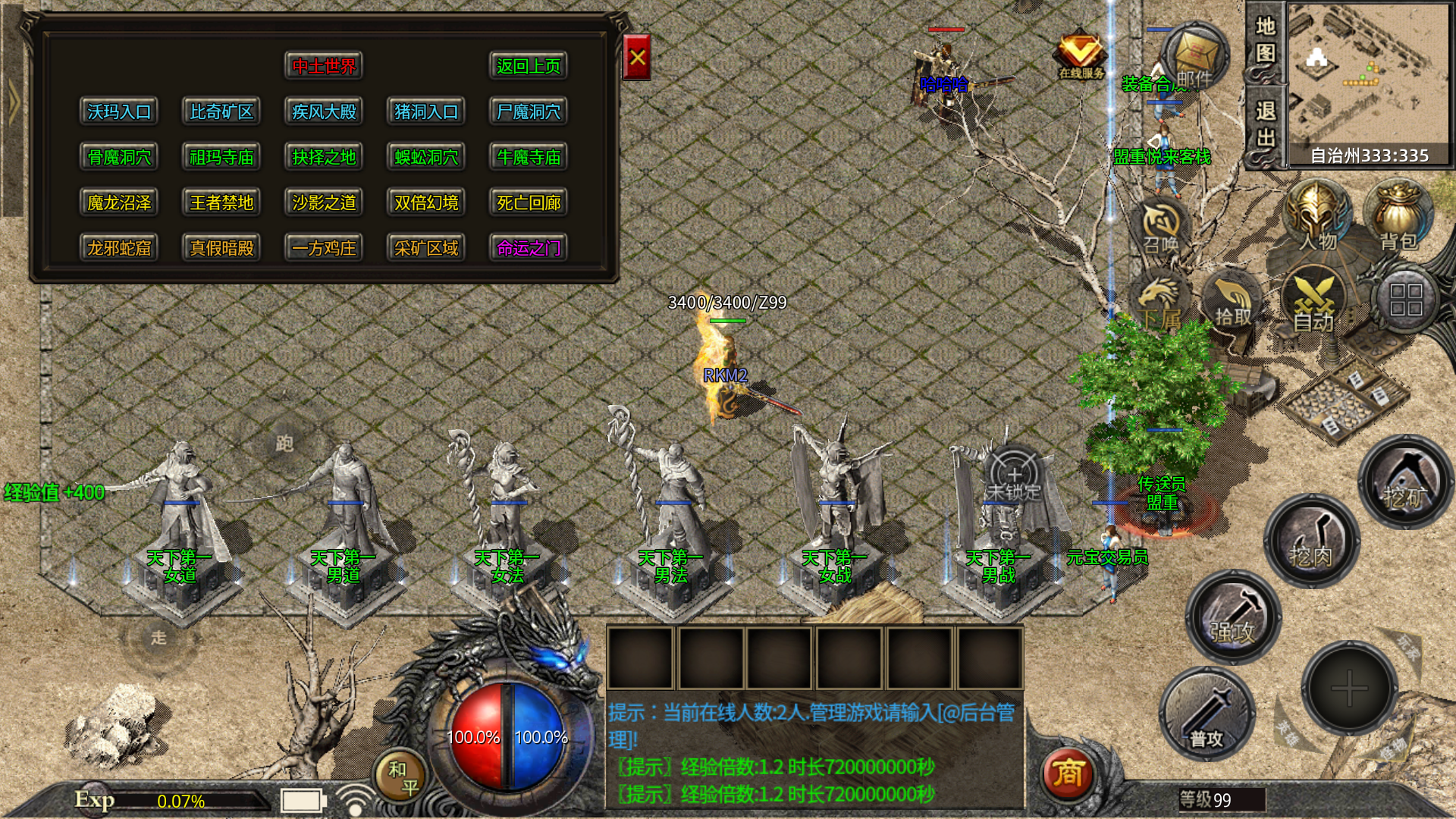Activate the 挖矿 mining skill

[x=1405, y=481]
